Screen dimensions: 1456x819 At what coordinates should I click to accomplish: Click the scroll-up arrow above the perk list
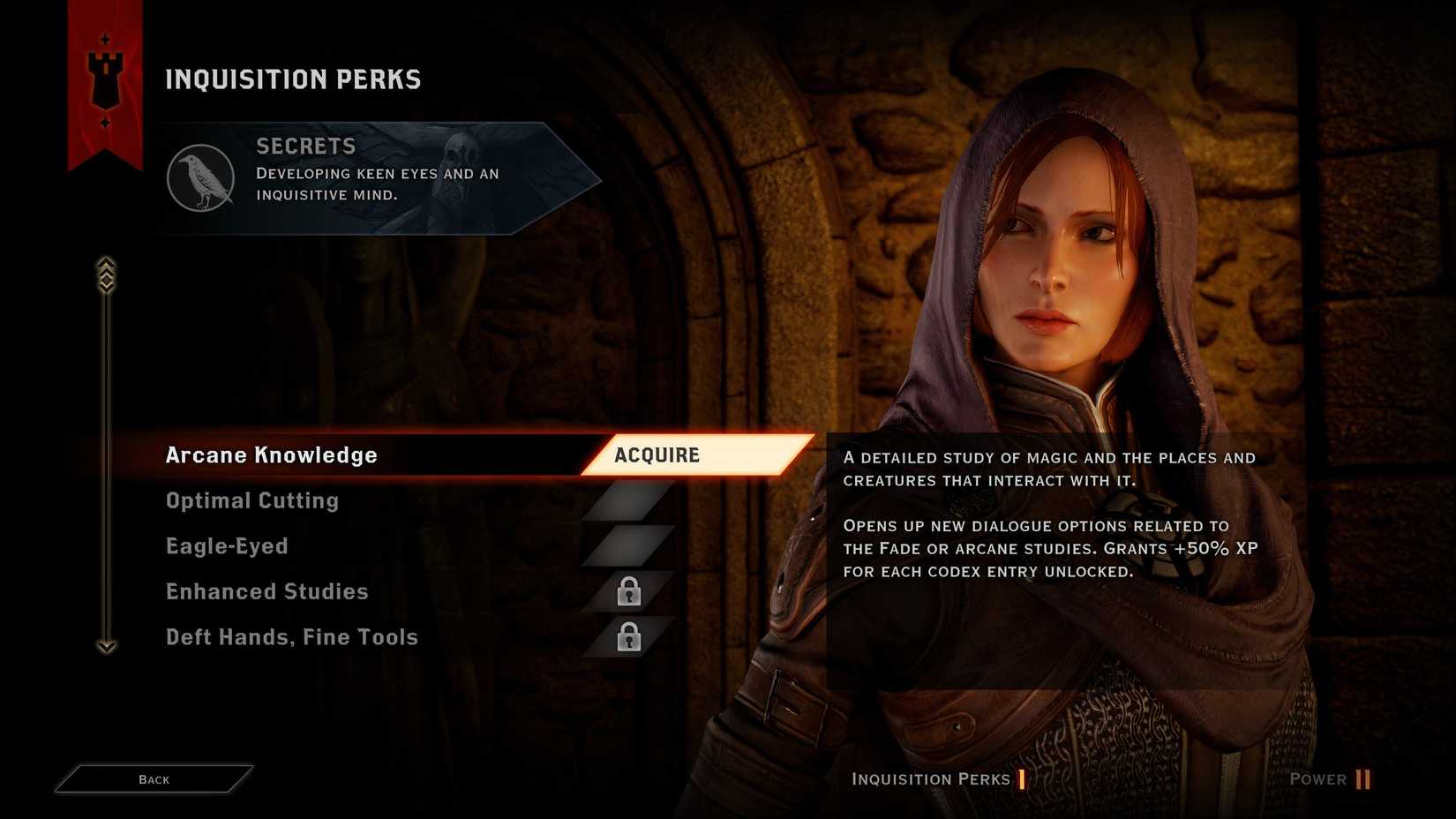[x=106, y=274]
